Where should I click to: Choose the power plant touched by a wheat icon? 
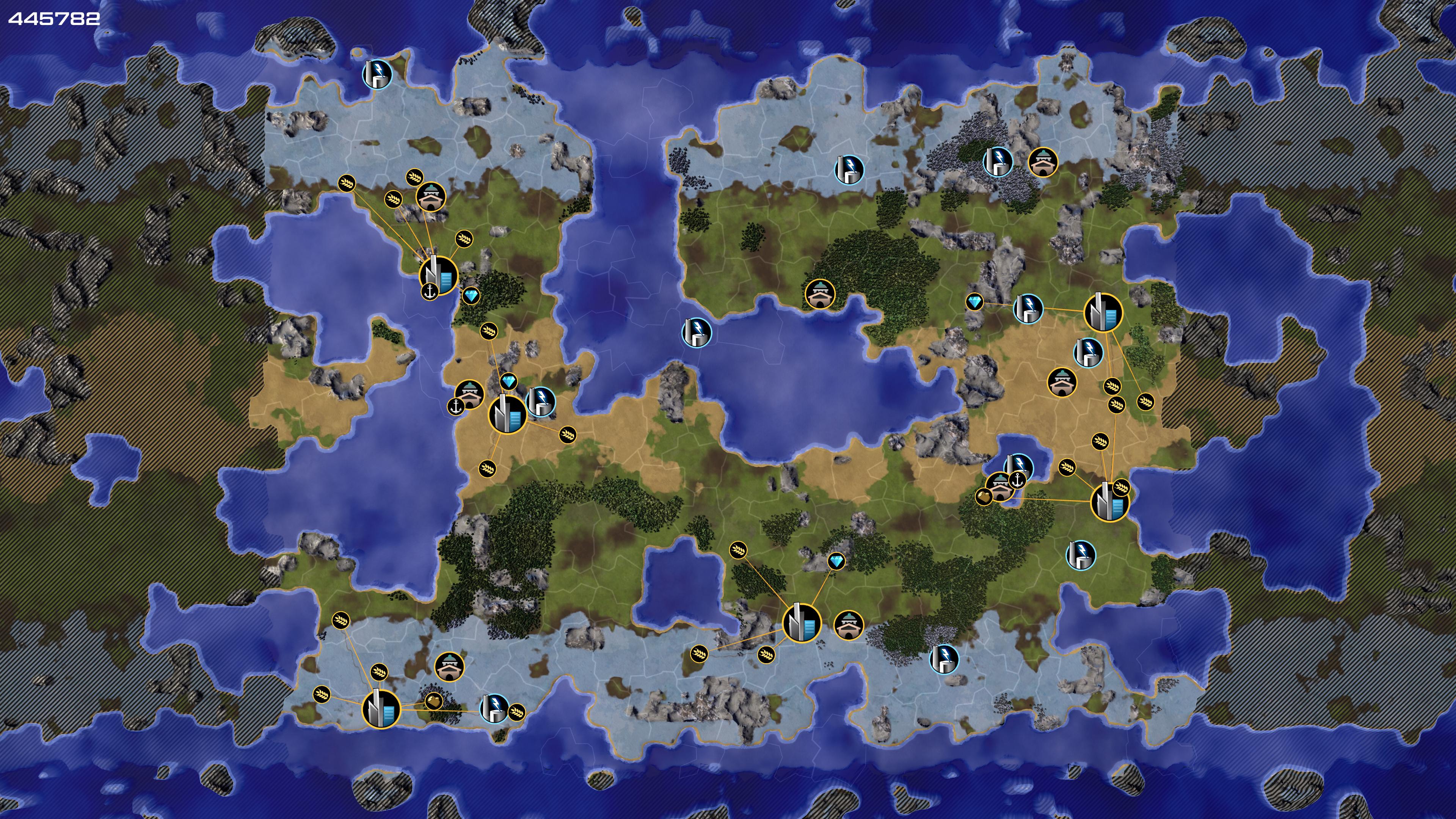pyautogui.click(x=495, y=709)
